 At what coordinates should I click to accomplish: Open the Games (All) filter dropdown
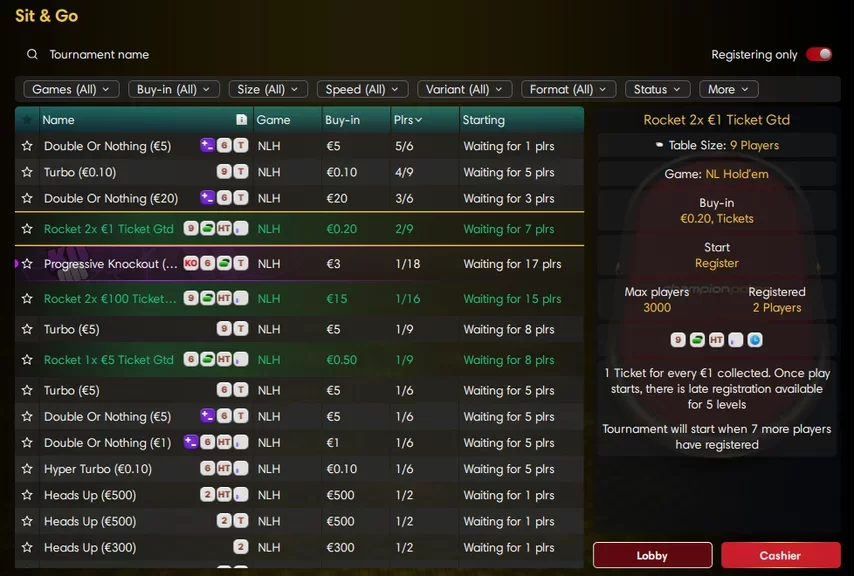point(71,89)
